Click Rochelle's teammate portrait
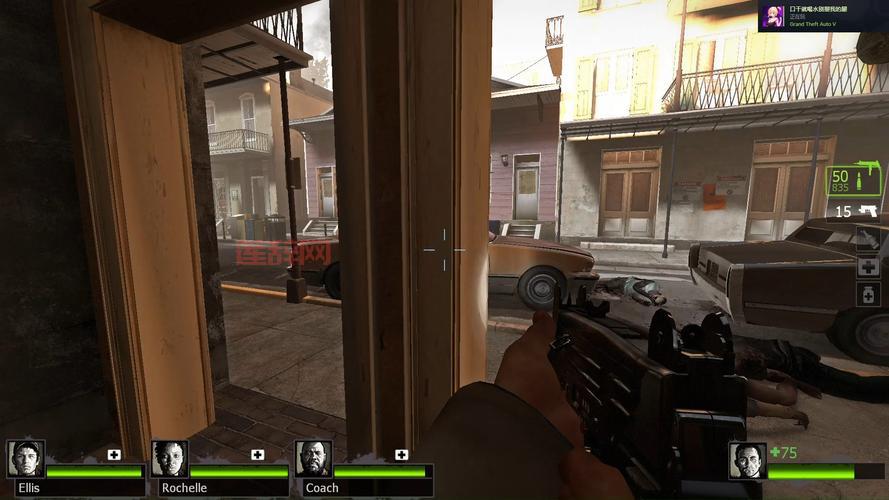This screenshot has width=889, height=500. 170,459
